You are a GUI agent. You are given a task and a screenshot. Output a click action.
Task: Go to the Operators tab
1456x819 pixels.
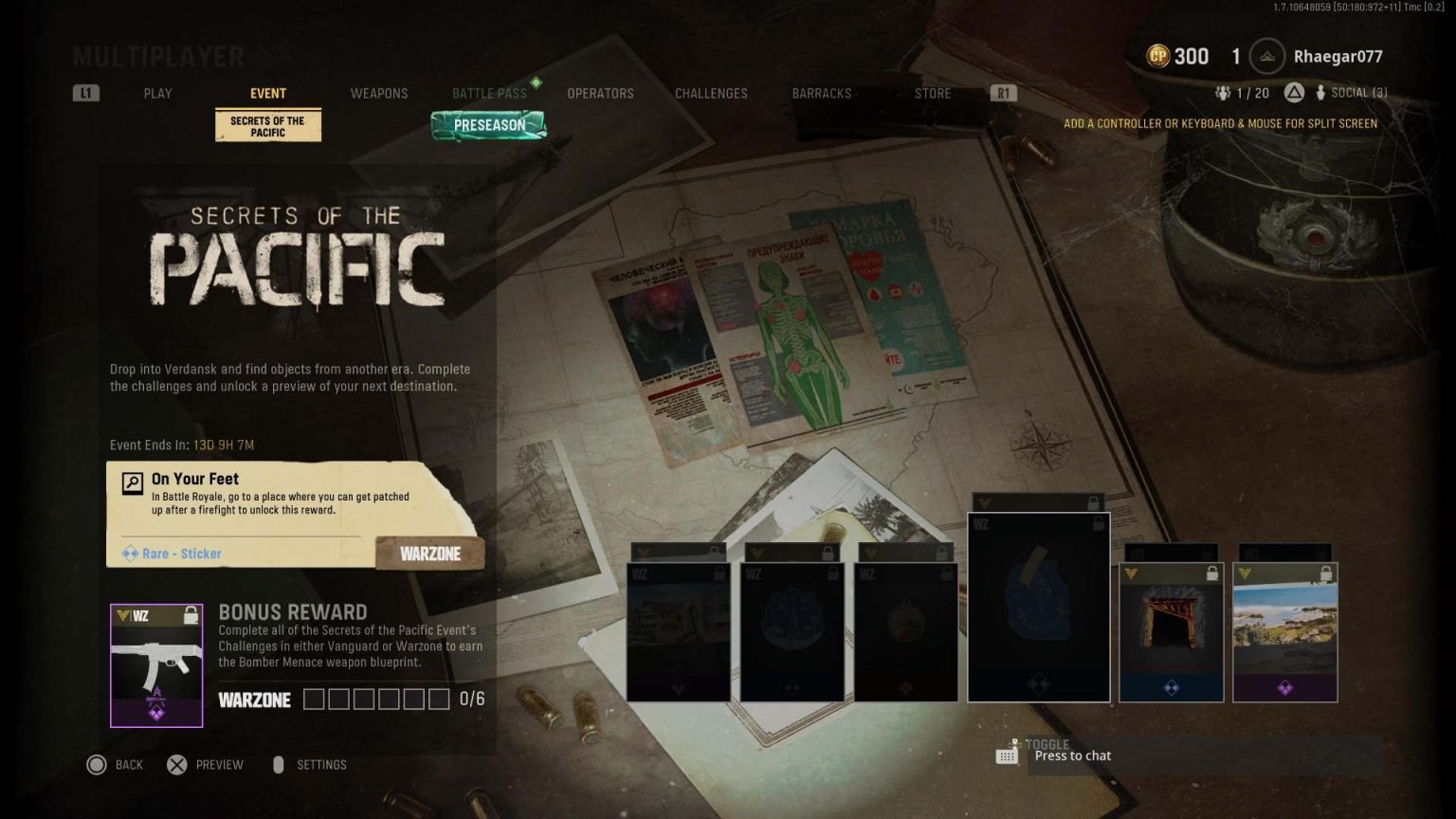(x=600, y=93)
